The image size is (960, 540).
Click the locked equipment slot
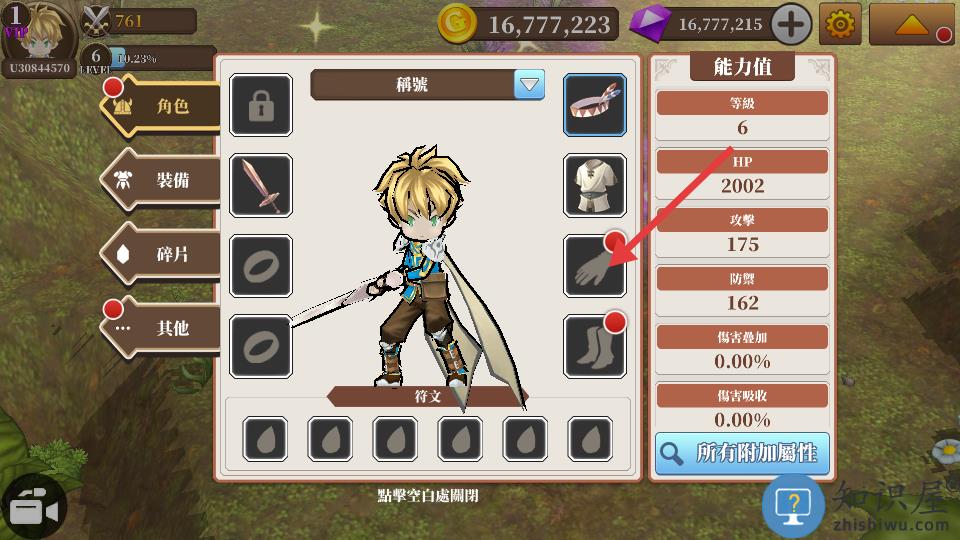261,105
